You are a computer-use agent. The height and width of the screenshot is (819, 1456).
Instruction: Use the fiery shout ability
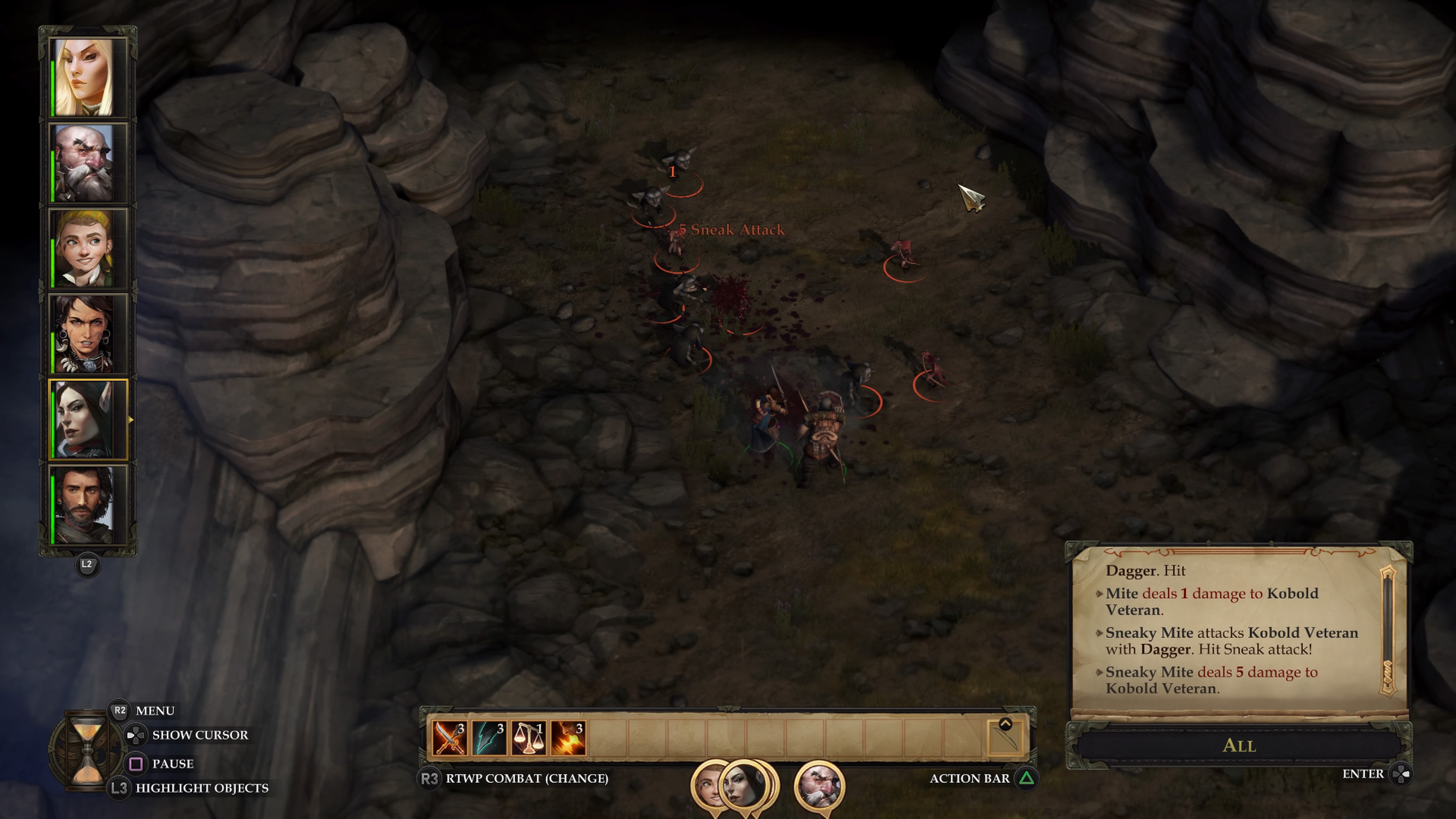coord(568,737)
